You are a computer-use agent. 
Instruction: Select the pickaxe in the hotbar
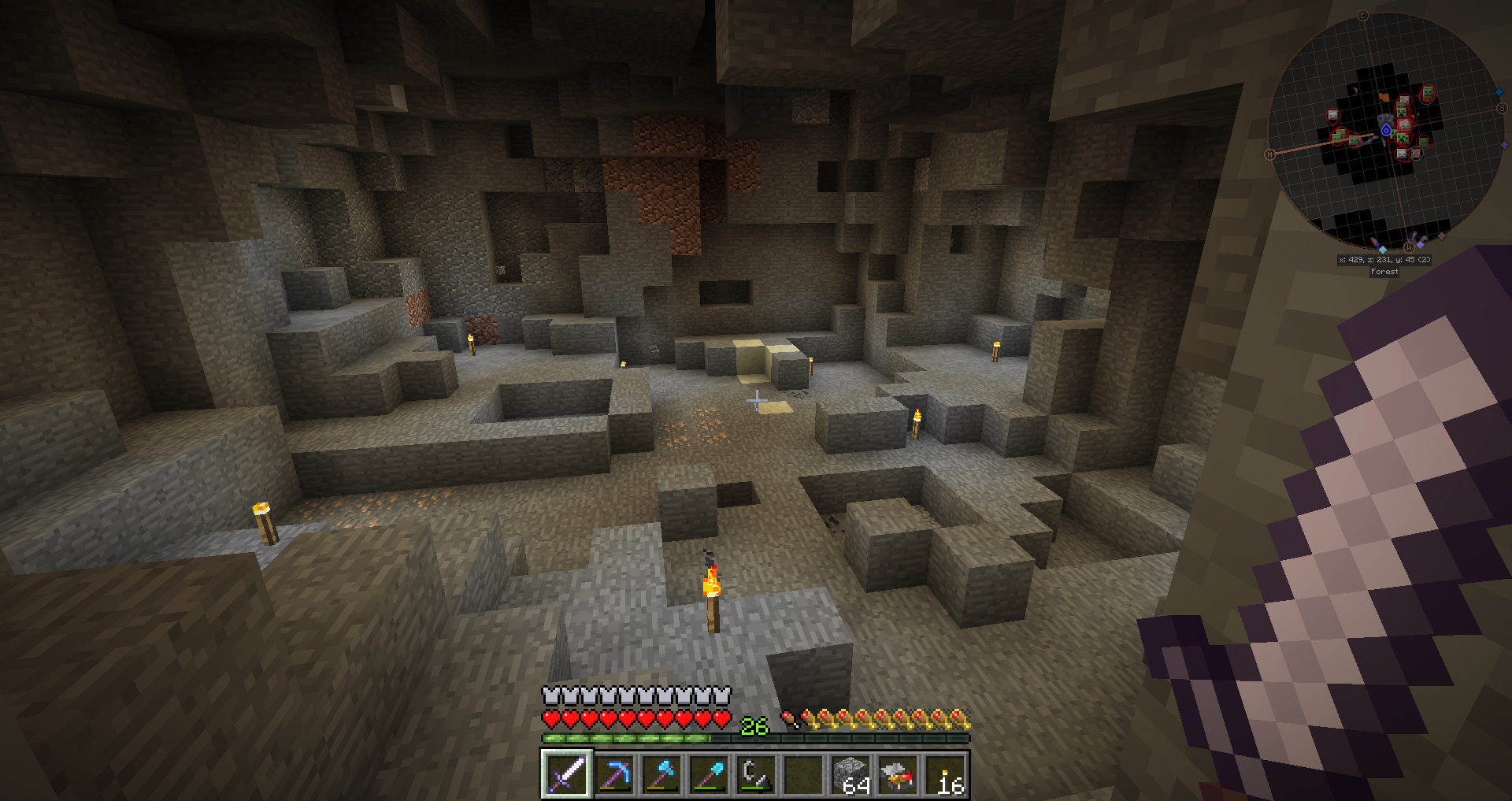(614, 774)
